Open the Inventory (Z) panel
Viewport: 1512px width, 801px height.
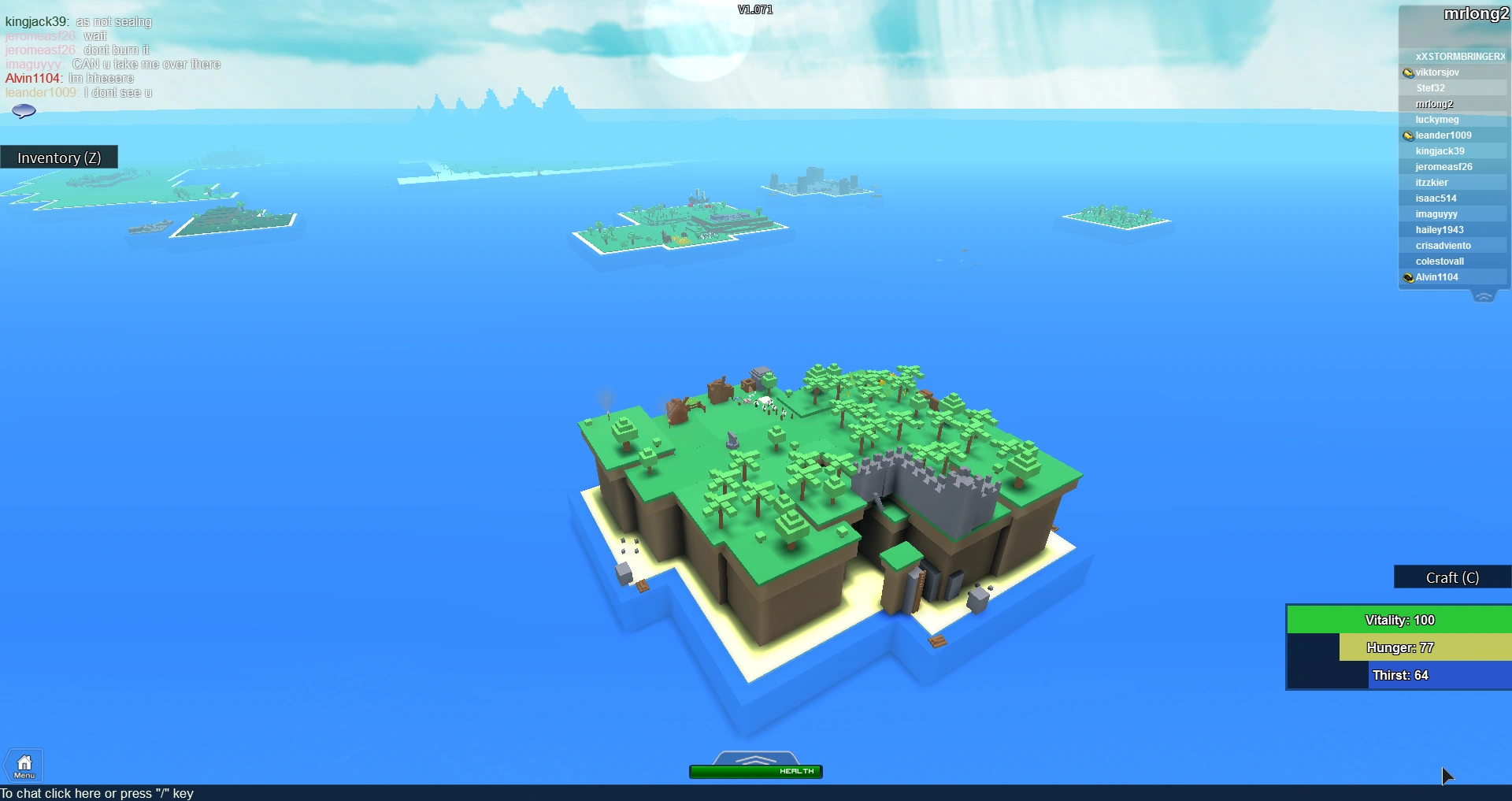click(x=59, y=157)
